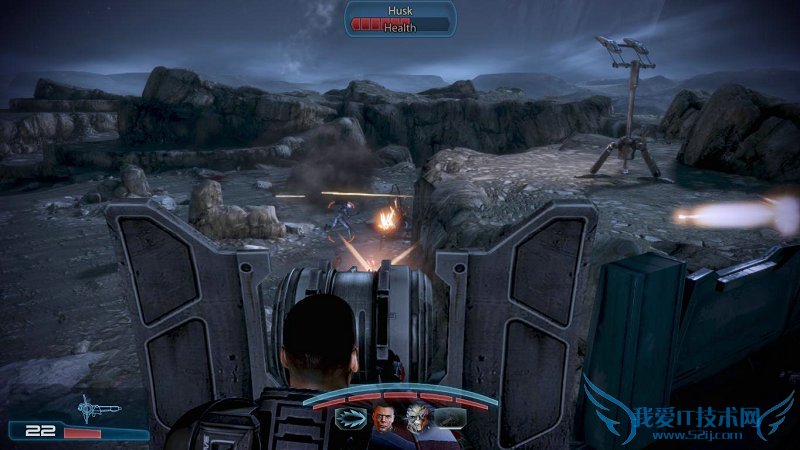Select the turian squadmate portrait
The height and width of the screenshot is (450, 800).
point(416,419)
